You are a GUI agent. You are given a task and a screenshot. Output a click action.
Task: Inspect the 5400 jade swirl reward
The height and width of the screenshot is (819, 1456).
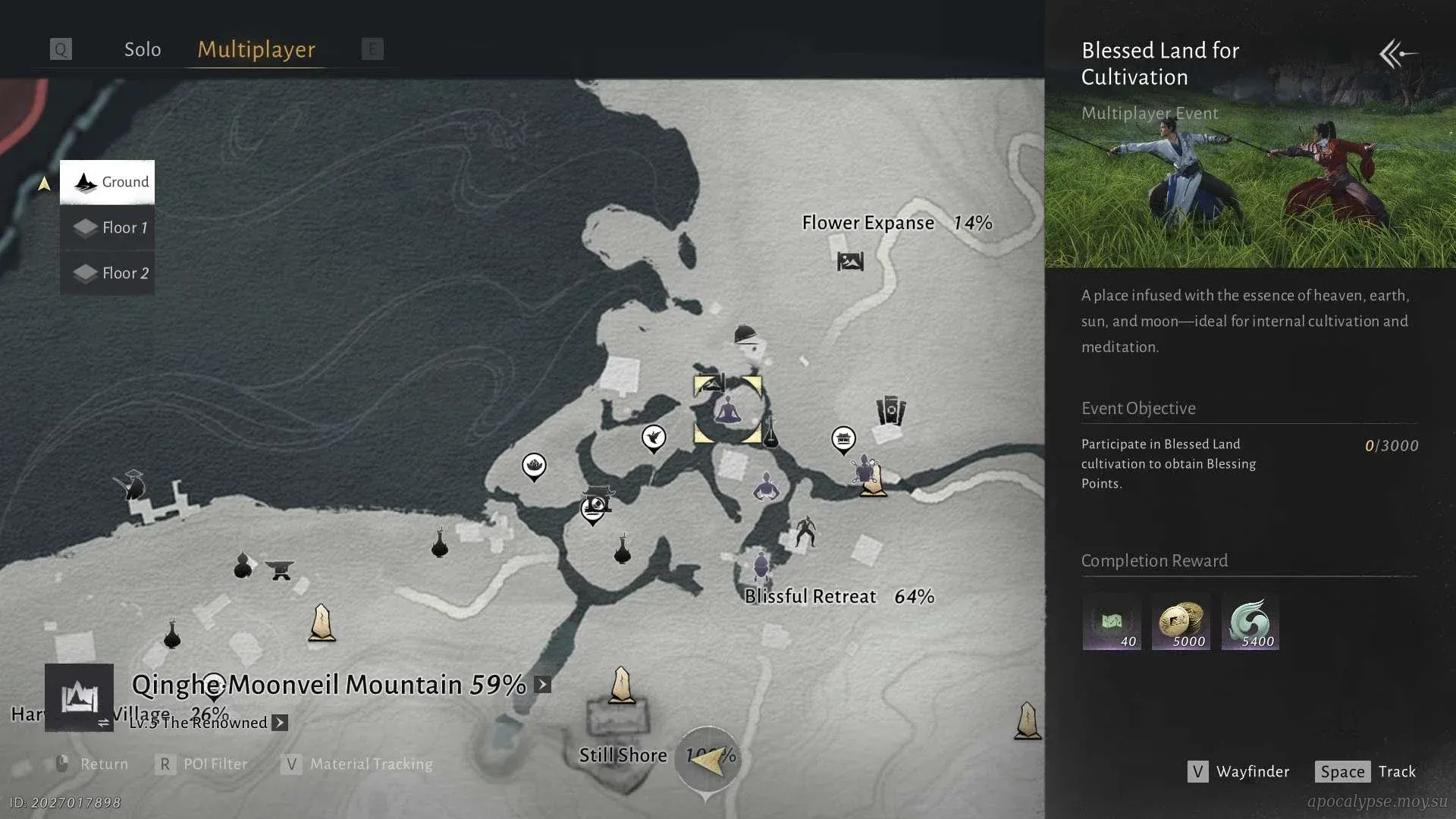1250,622
